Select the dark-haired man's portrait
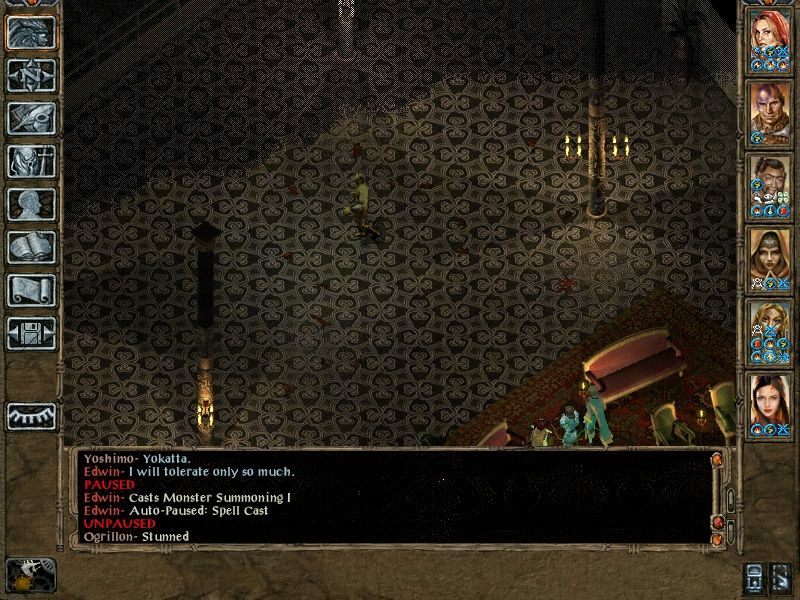Screen dimensions: 800x600 (x=770, y=183)
